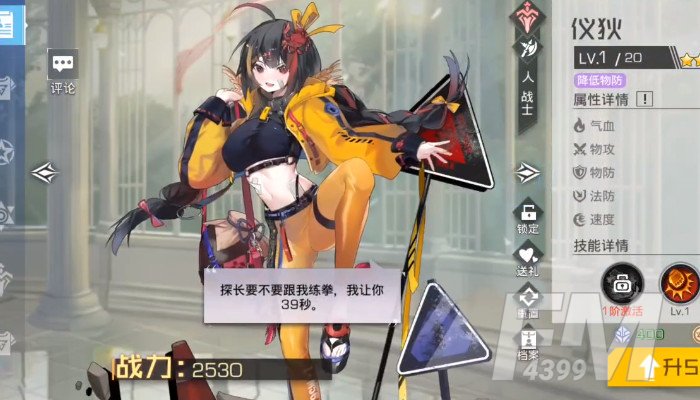The image size is (700, 400).
Task: Show attribute details exclamation info button
Action: 645,99
